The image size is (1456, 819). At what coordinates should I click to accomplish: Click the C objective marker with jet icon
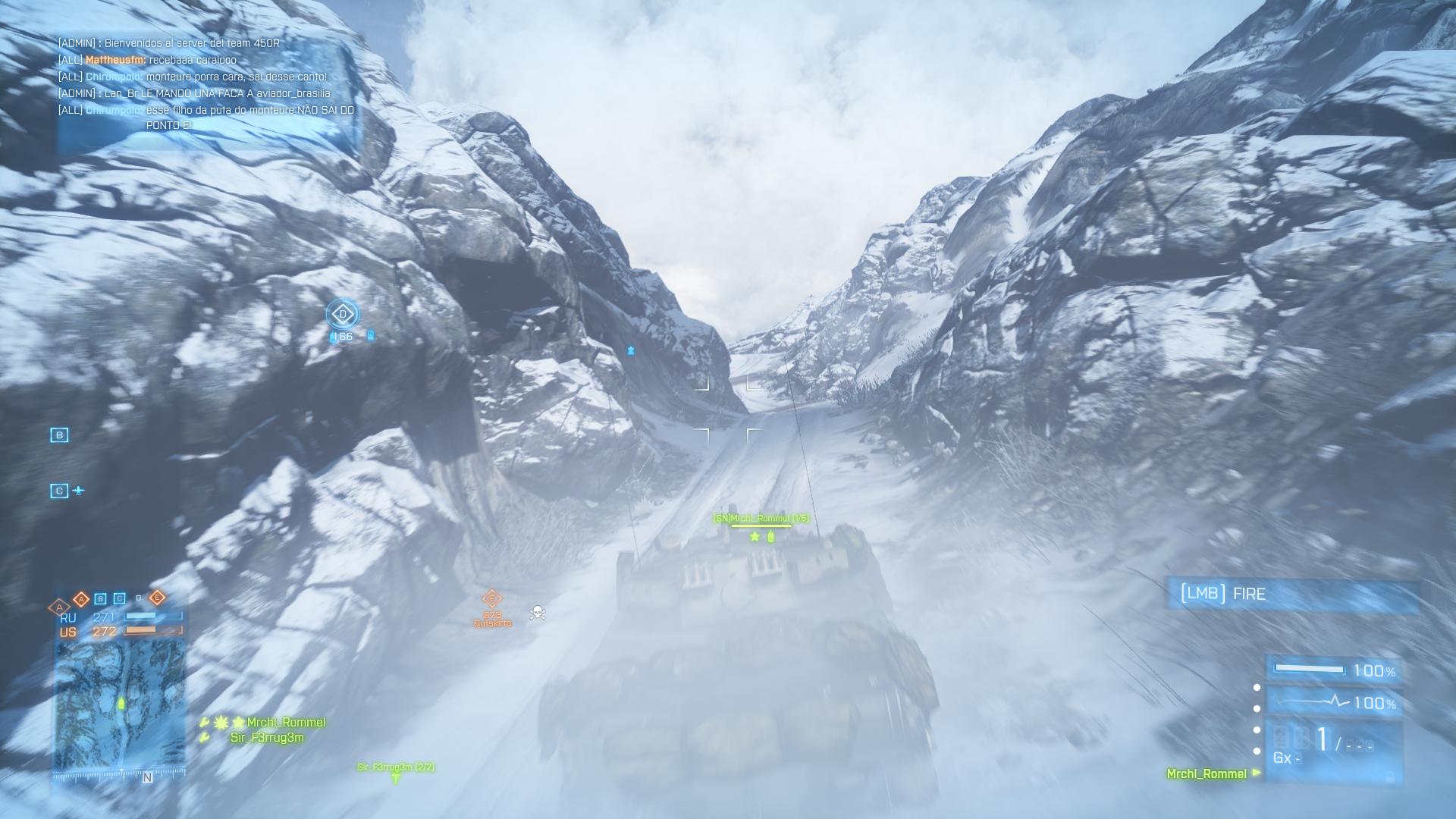point(59,491)
